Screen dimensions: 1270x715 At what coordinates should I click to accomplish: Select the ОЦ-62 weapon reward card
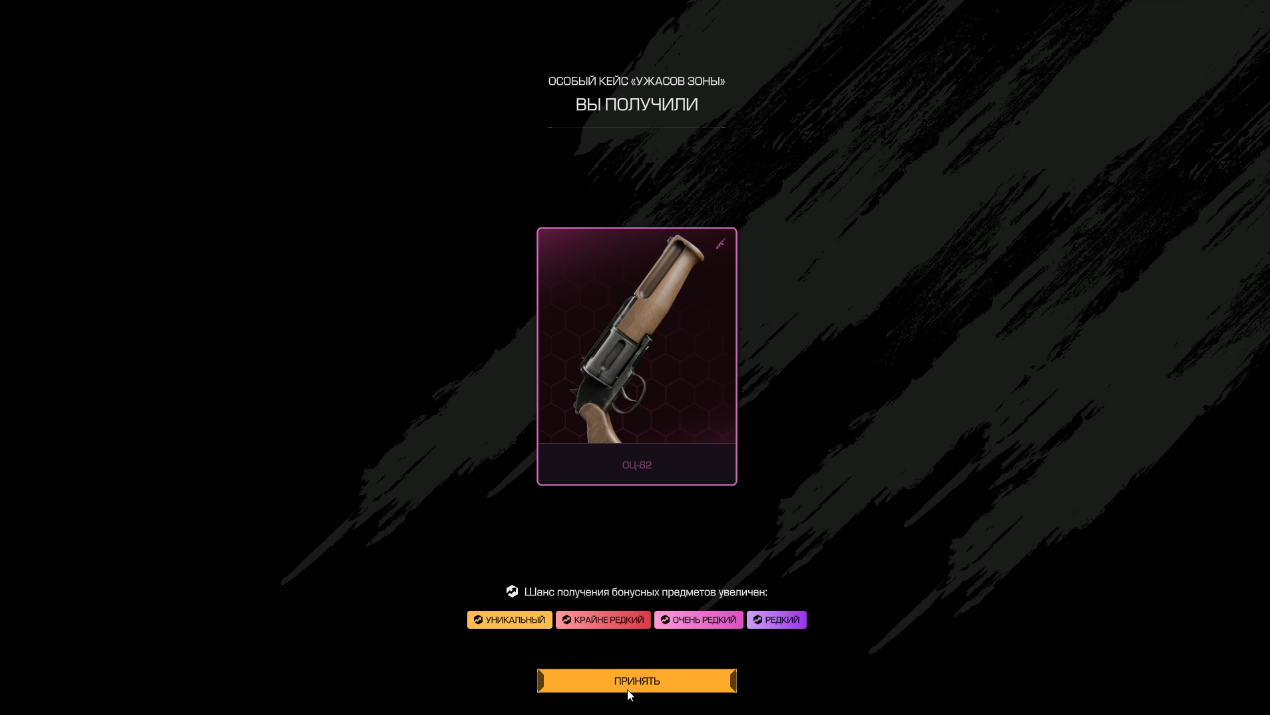636,356
